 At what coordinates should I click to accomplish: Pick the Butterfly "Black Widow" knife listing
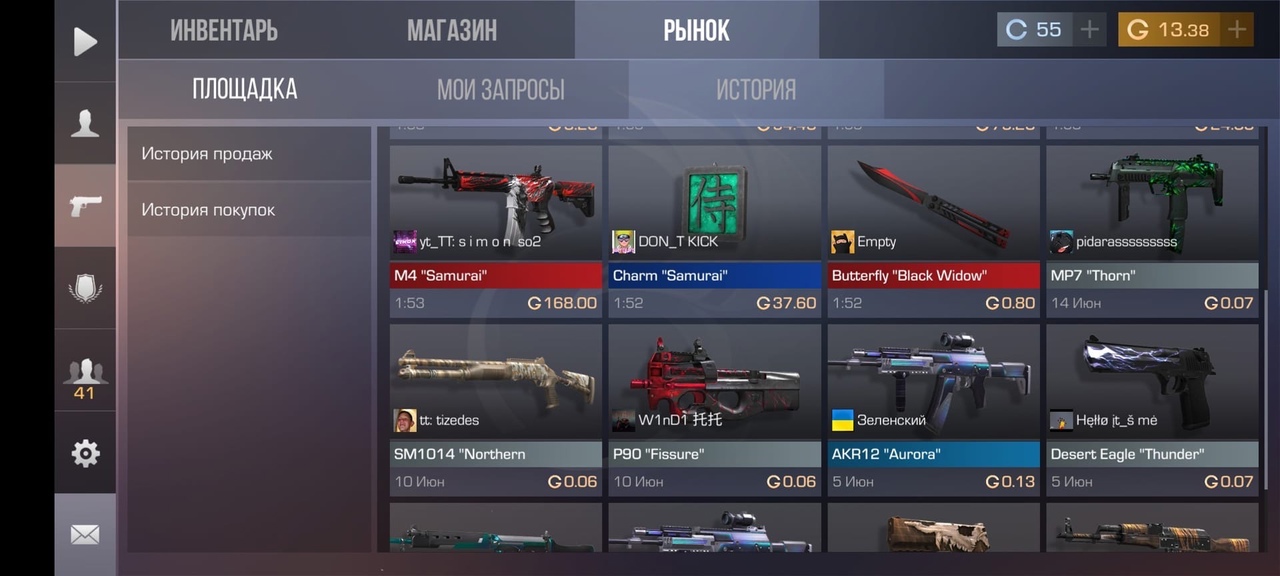click(933, 231)
